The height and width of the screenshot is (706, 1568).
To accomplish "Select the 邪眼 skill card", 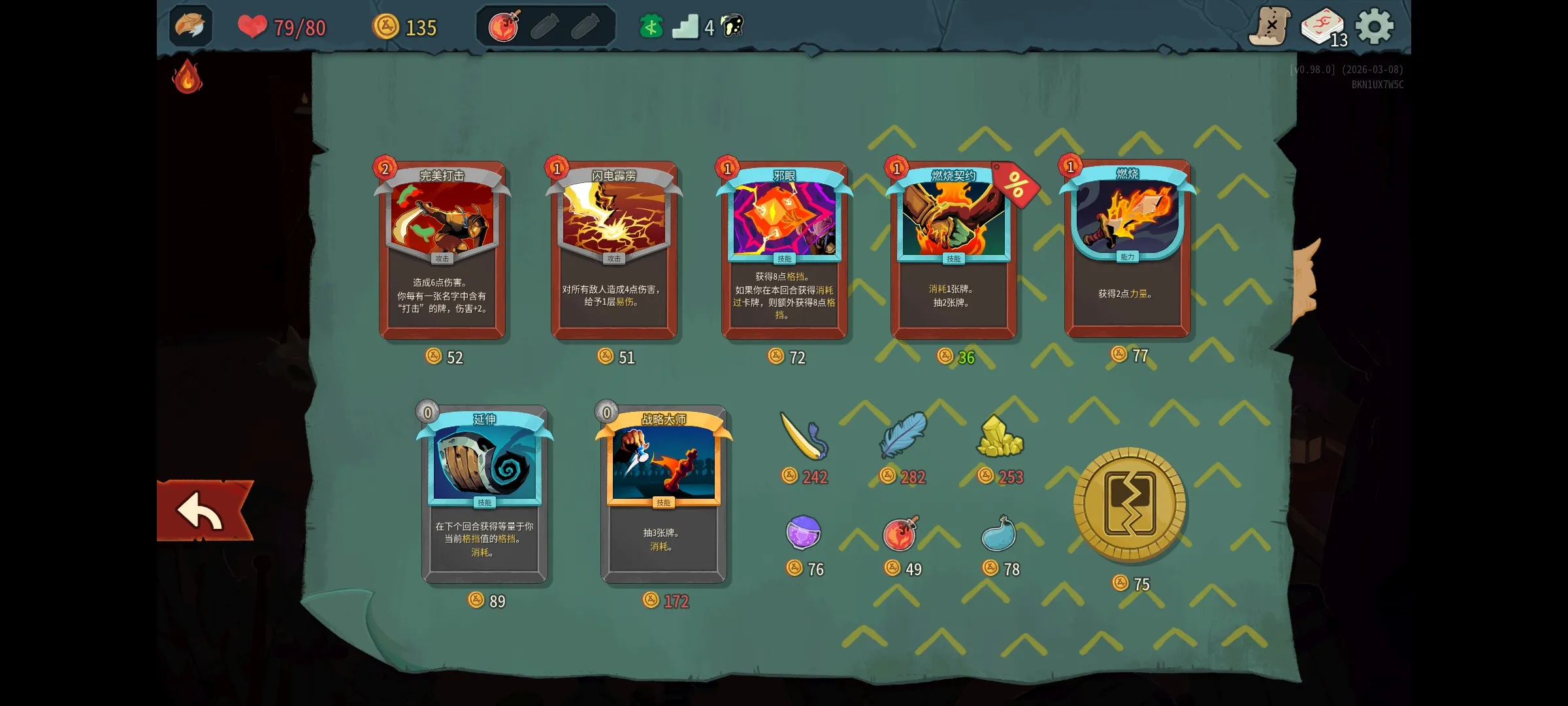I will 785,248.
